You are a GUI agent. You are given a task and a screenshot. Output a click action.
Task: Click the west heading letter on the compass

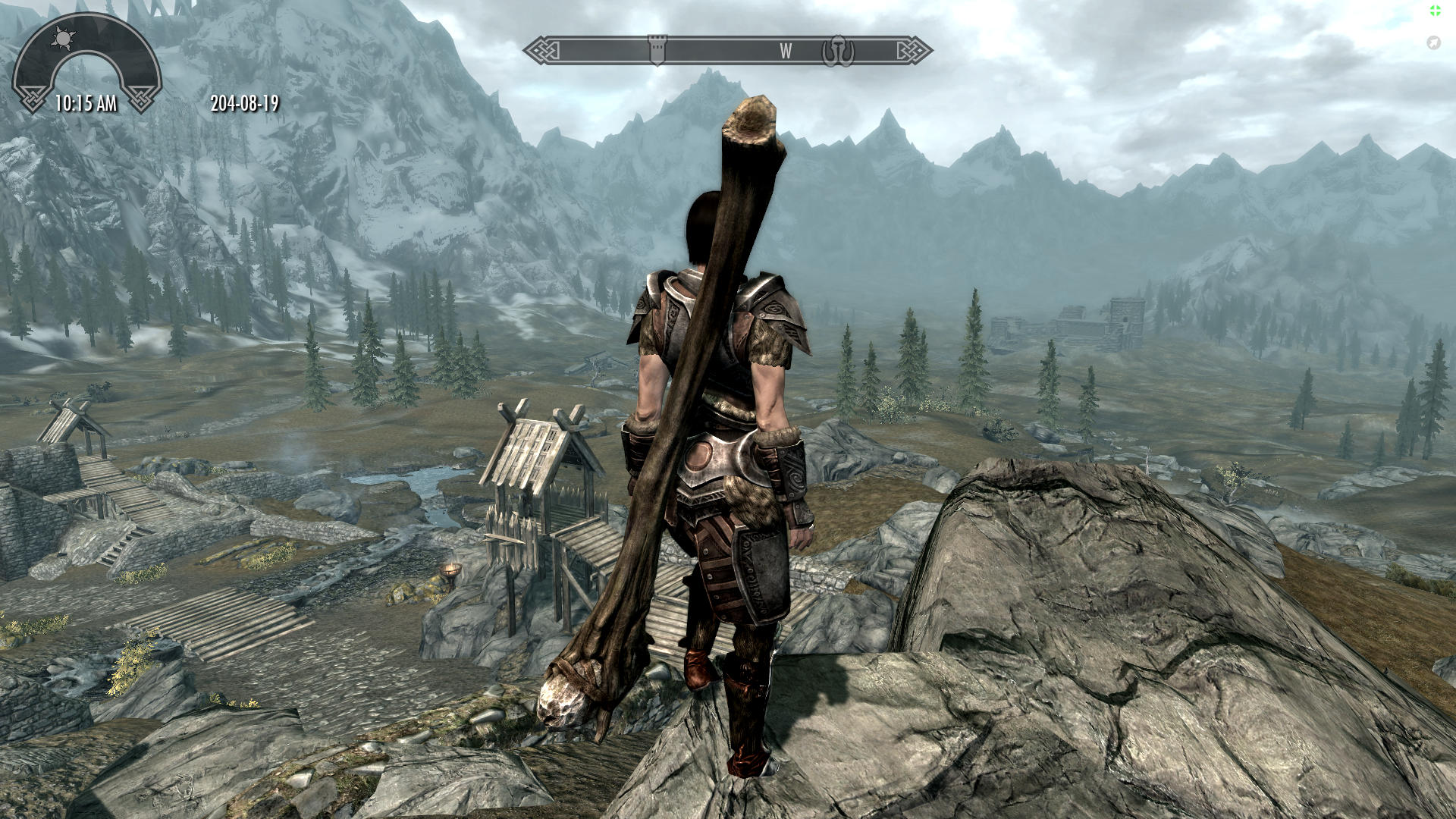click(x=786, y=51)
